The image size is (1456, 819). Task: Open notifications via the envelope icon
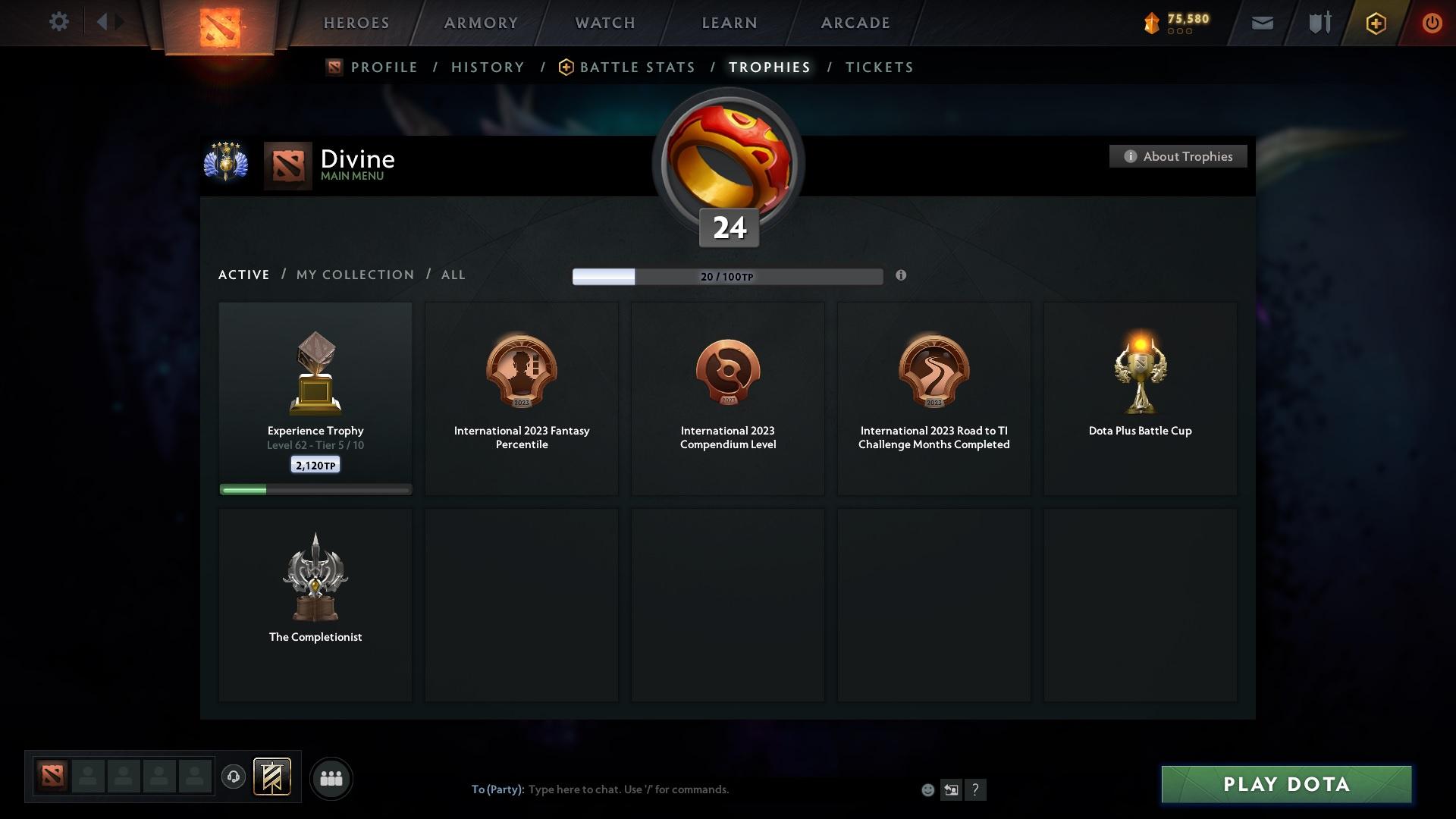(1261, 22)
